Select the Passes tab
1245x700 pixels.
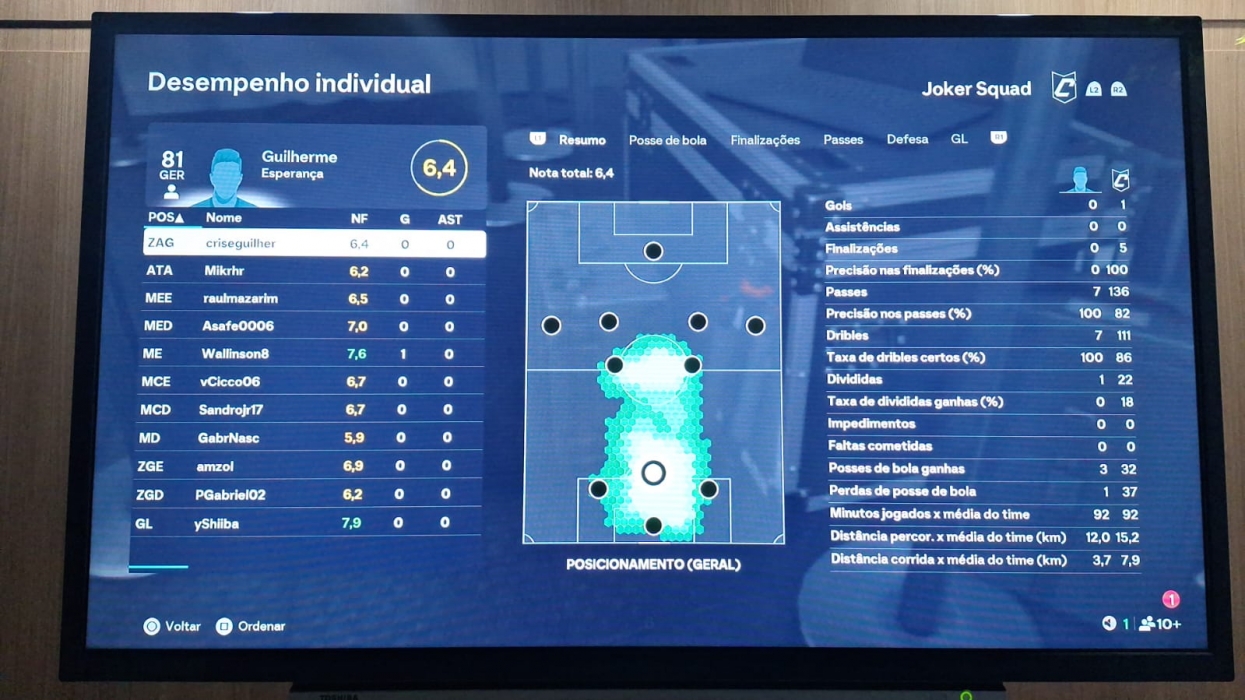(842, 140)
